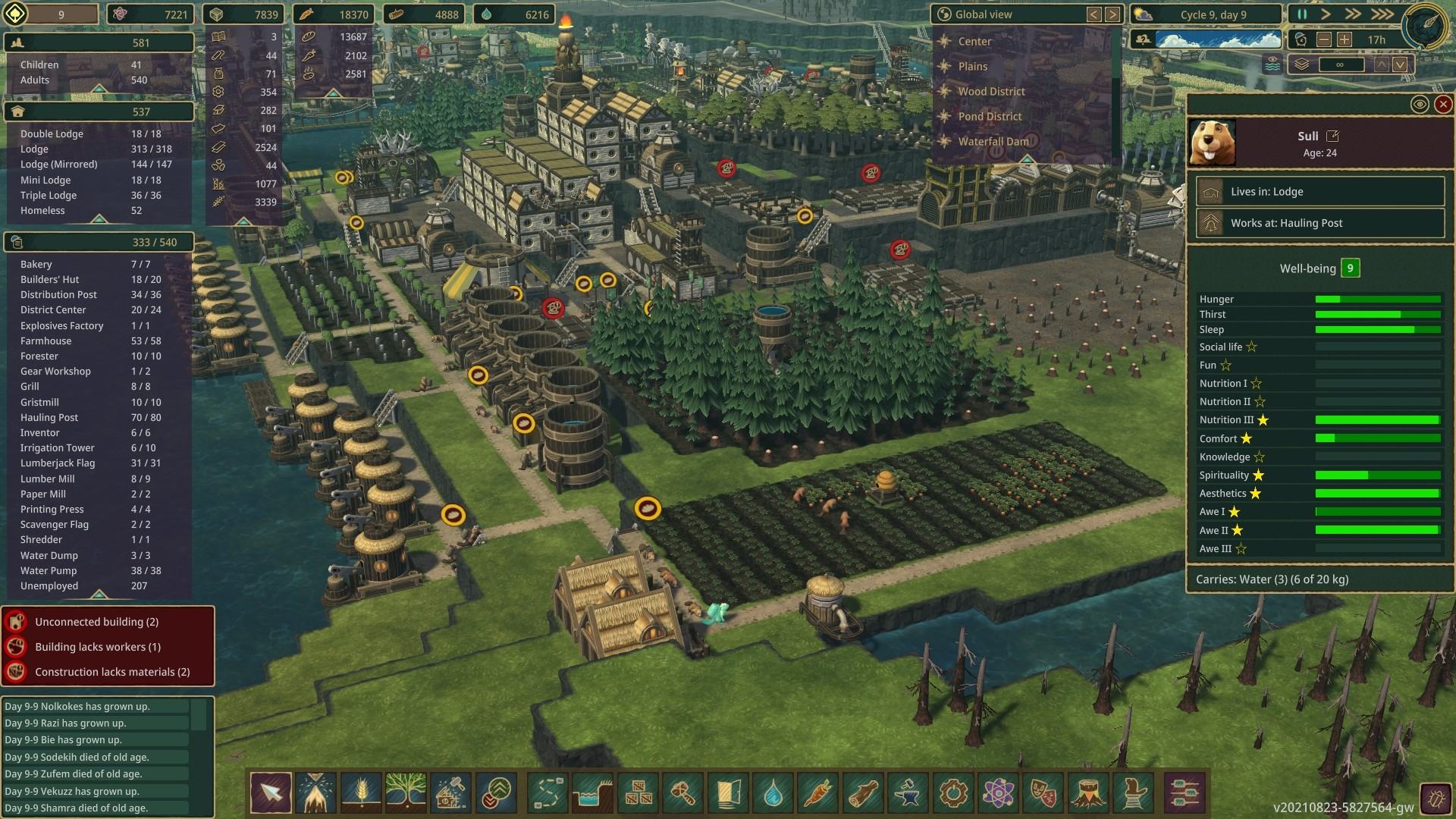Decrease working hours with minus button
This screenshot has width=1456, height=819.
click(1324, 39)
